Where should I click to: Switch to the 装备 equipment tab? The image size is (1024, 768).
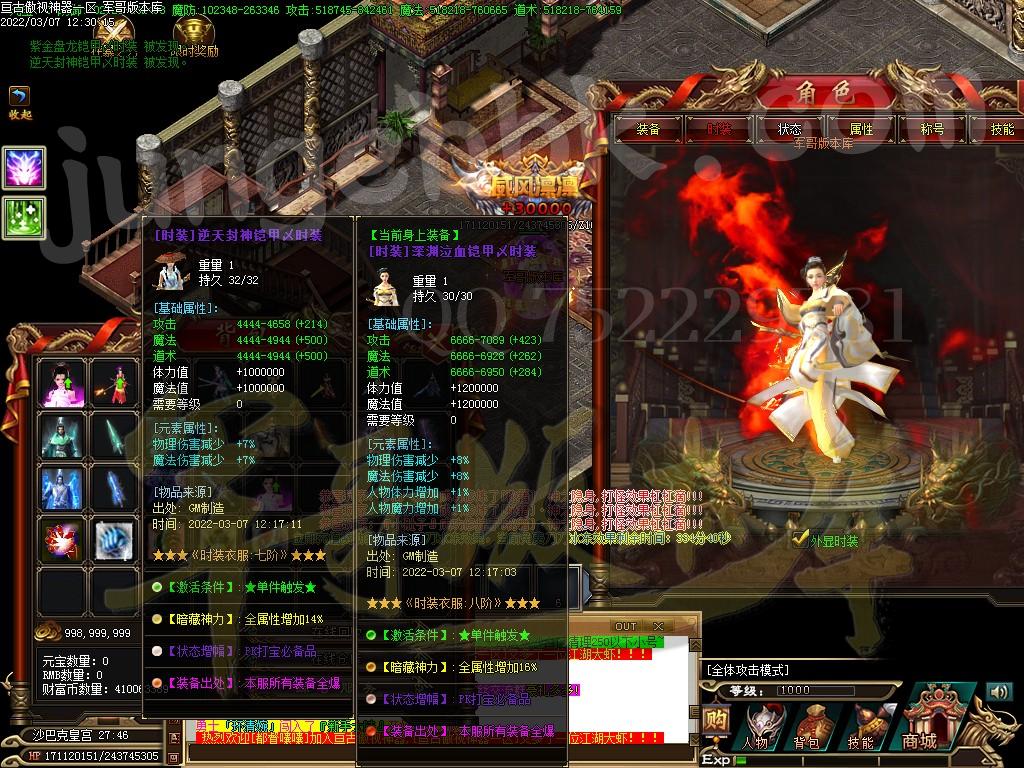(648, 129)
